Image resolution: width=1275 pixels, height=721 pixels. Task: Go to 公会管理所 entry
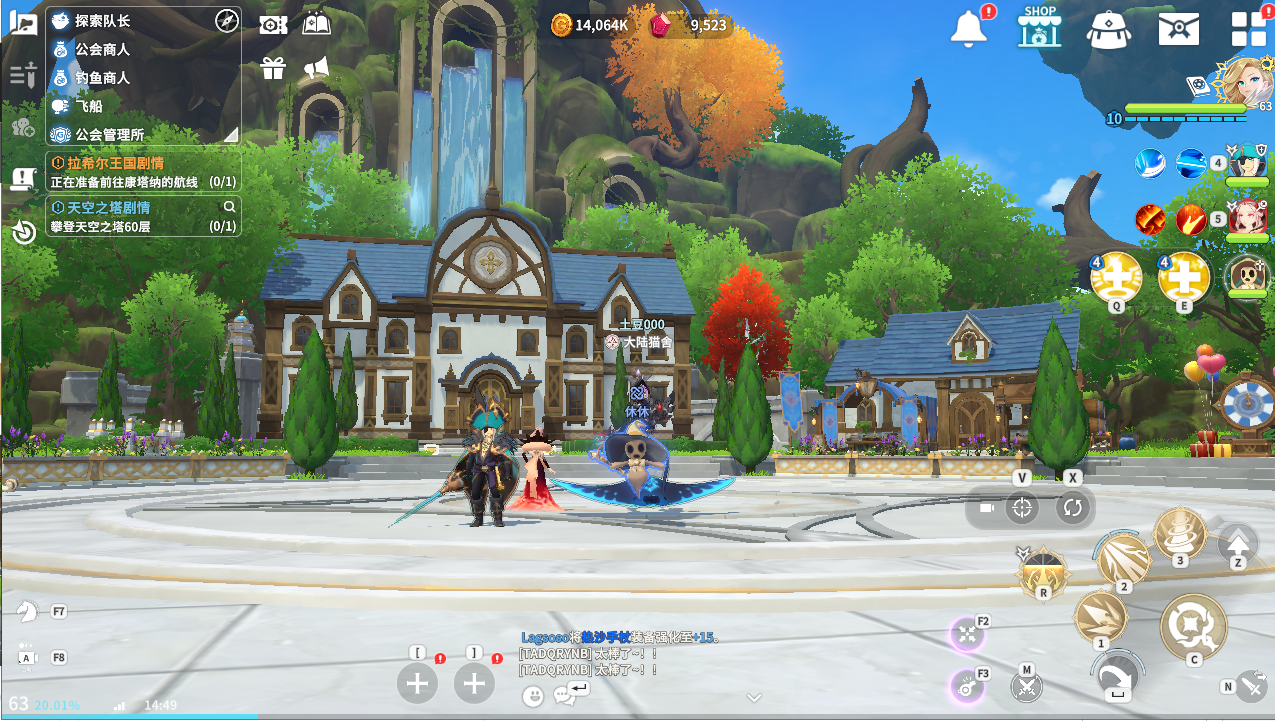[x=109, y=134]
